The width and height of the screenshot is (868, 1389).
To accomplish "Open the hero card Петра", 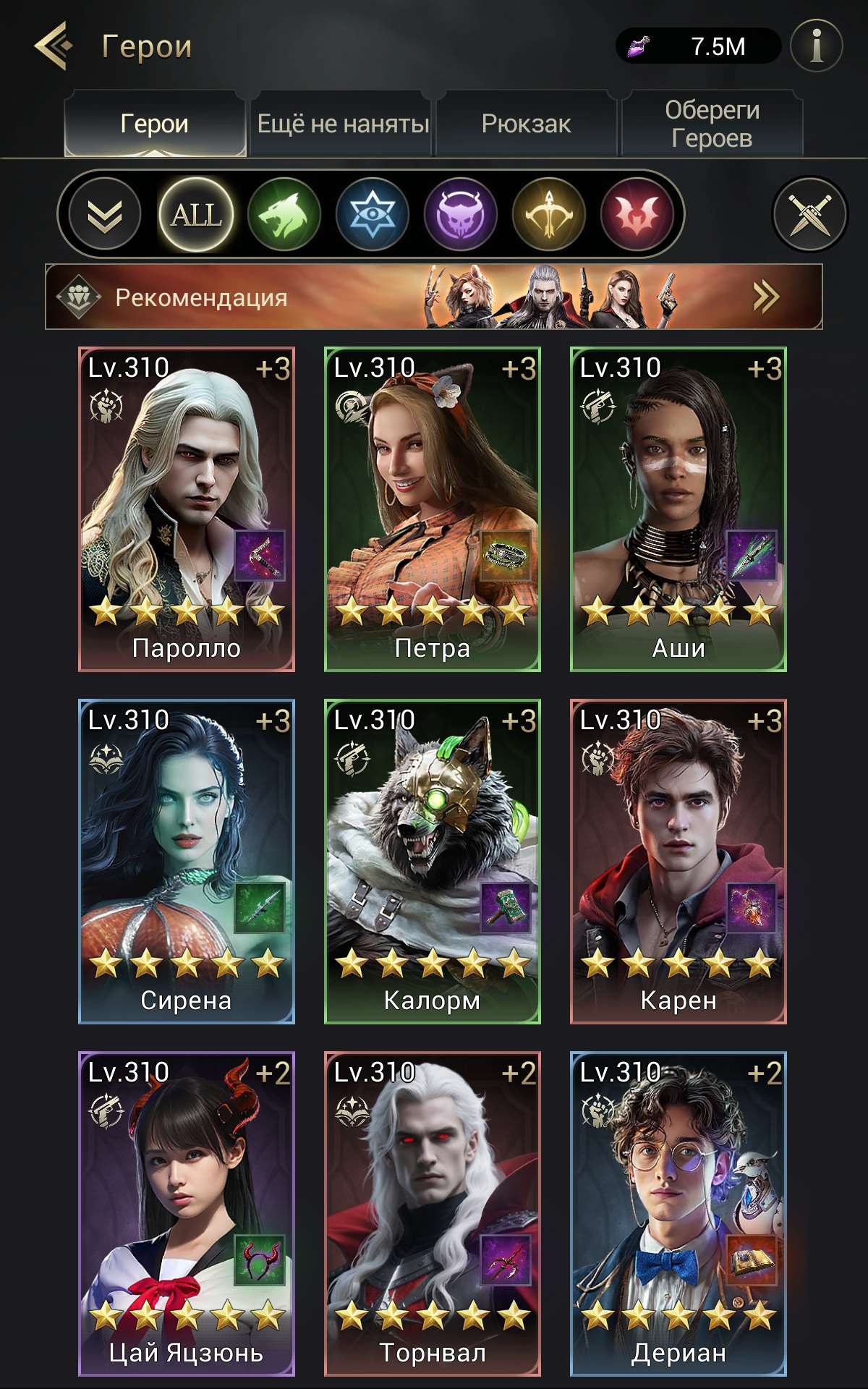I will [x=433, y=509].
